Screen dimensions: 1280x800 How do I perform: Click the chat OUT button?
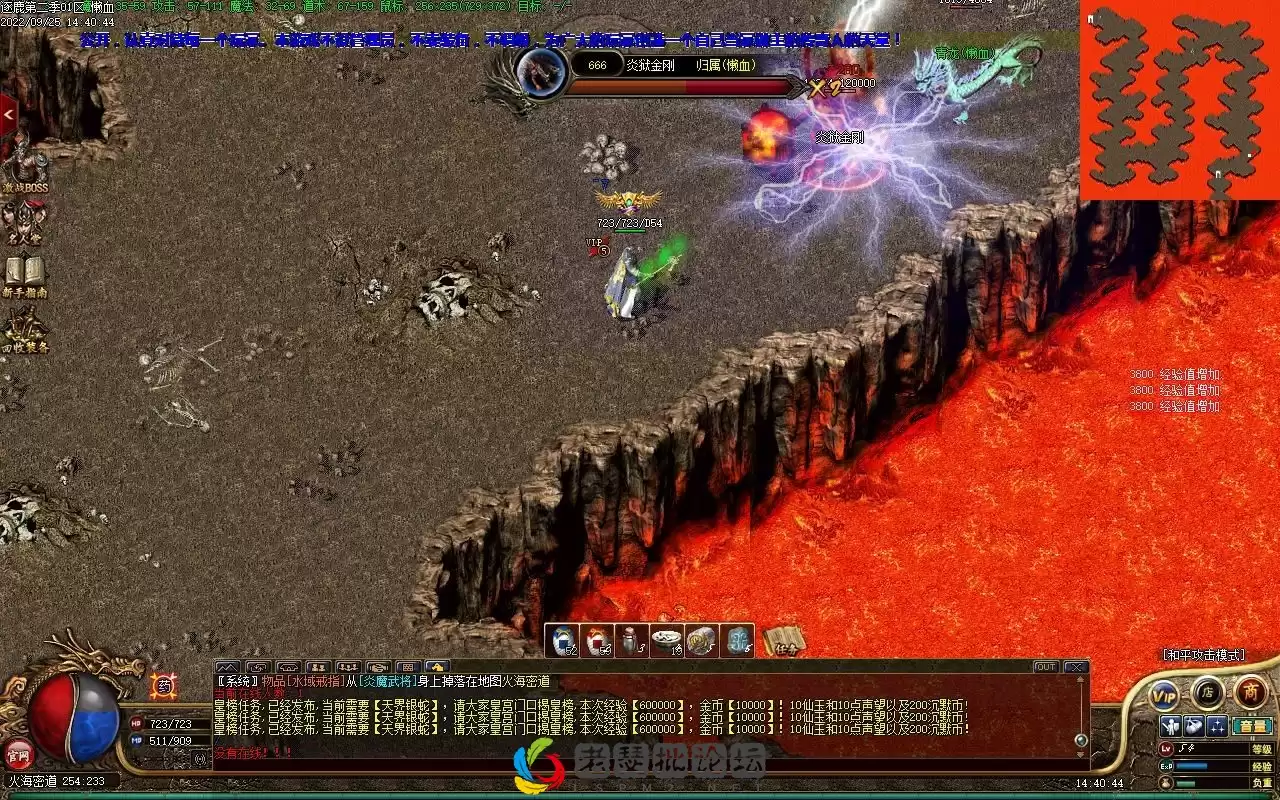(1045, 667)
